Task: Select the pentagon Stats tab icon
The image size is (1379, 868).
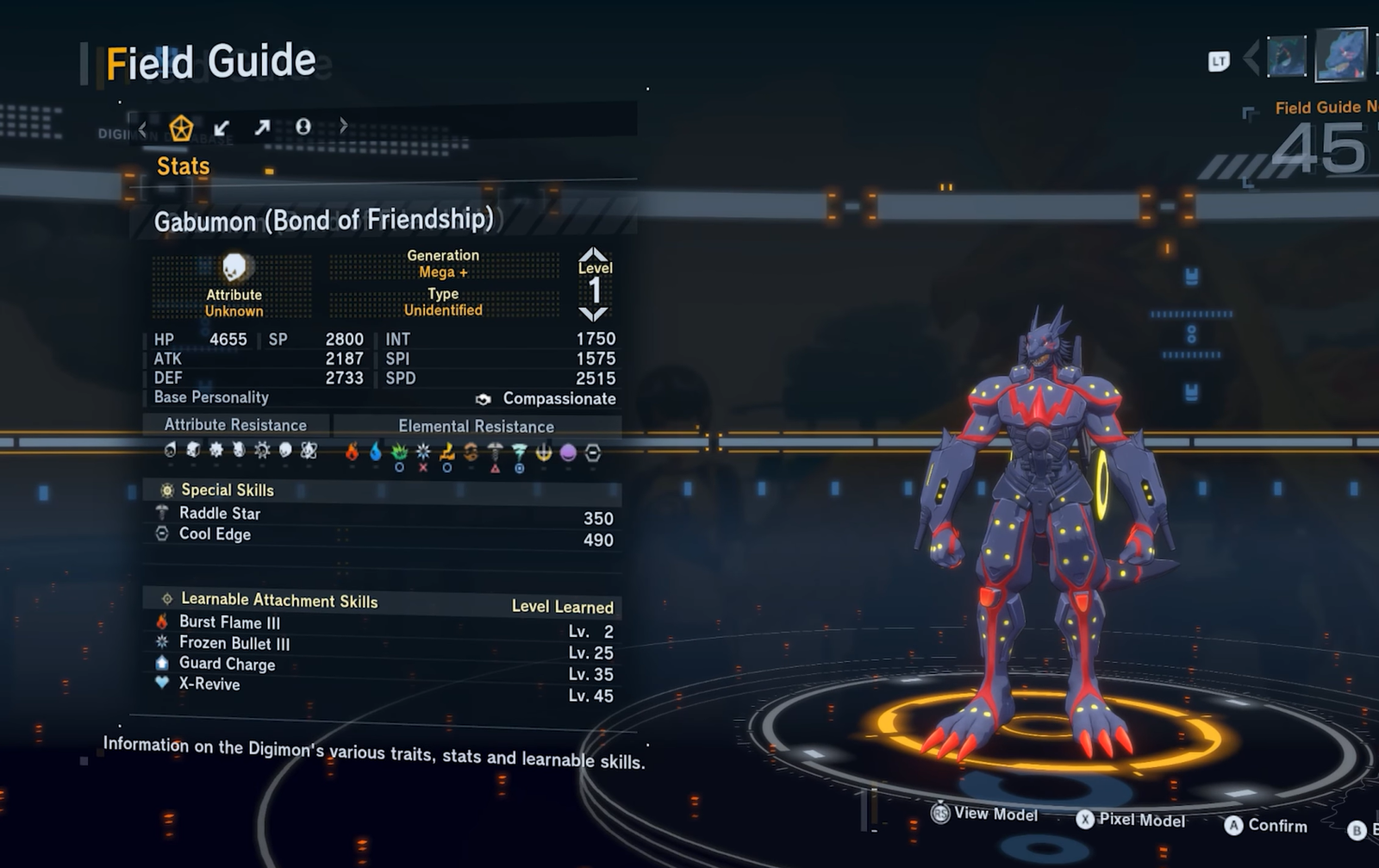Action: (x=181, y=128)
